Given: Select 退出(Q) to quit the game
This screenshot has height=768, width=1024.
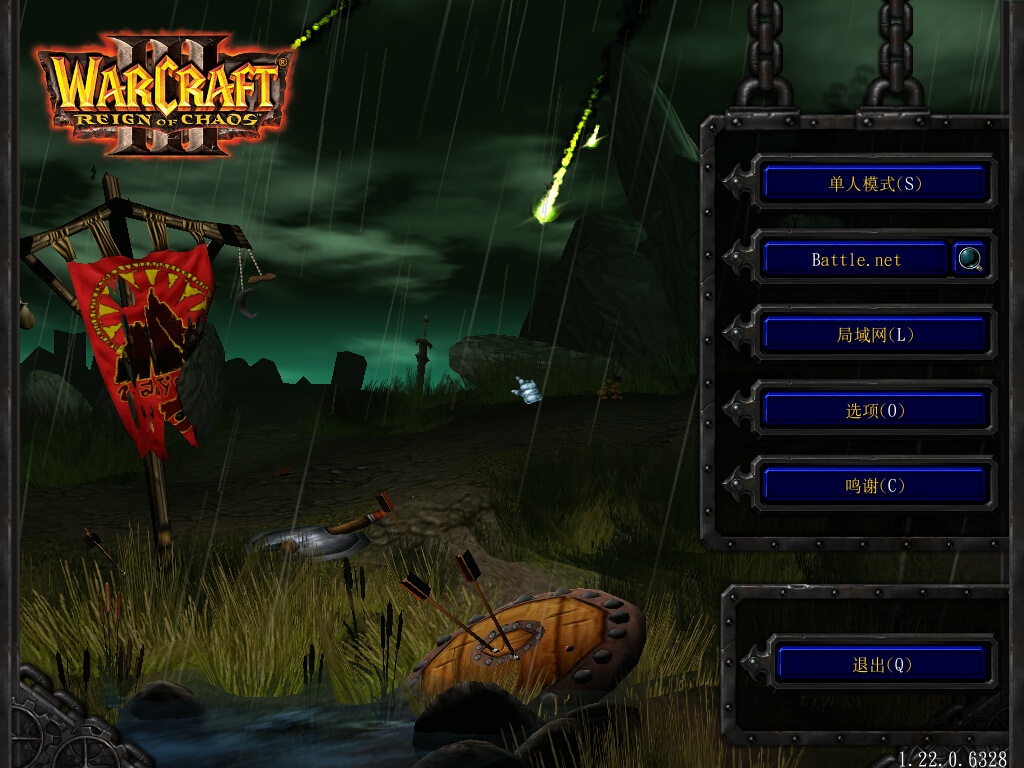Looking at the screenshot, I should pyautogui.click(x=882, y=664).
